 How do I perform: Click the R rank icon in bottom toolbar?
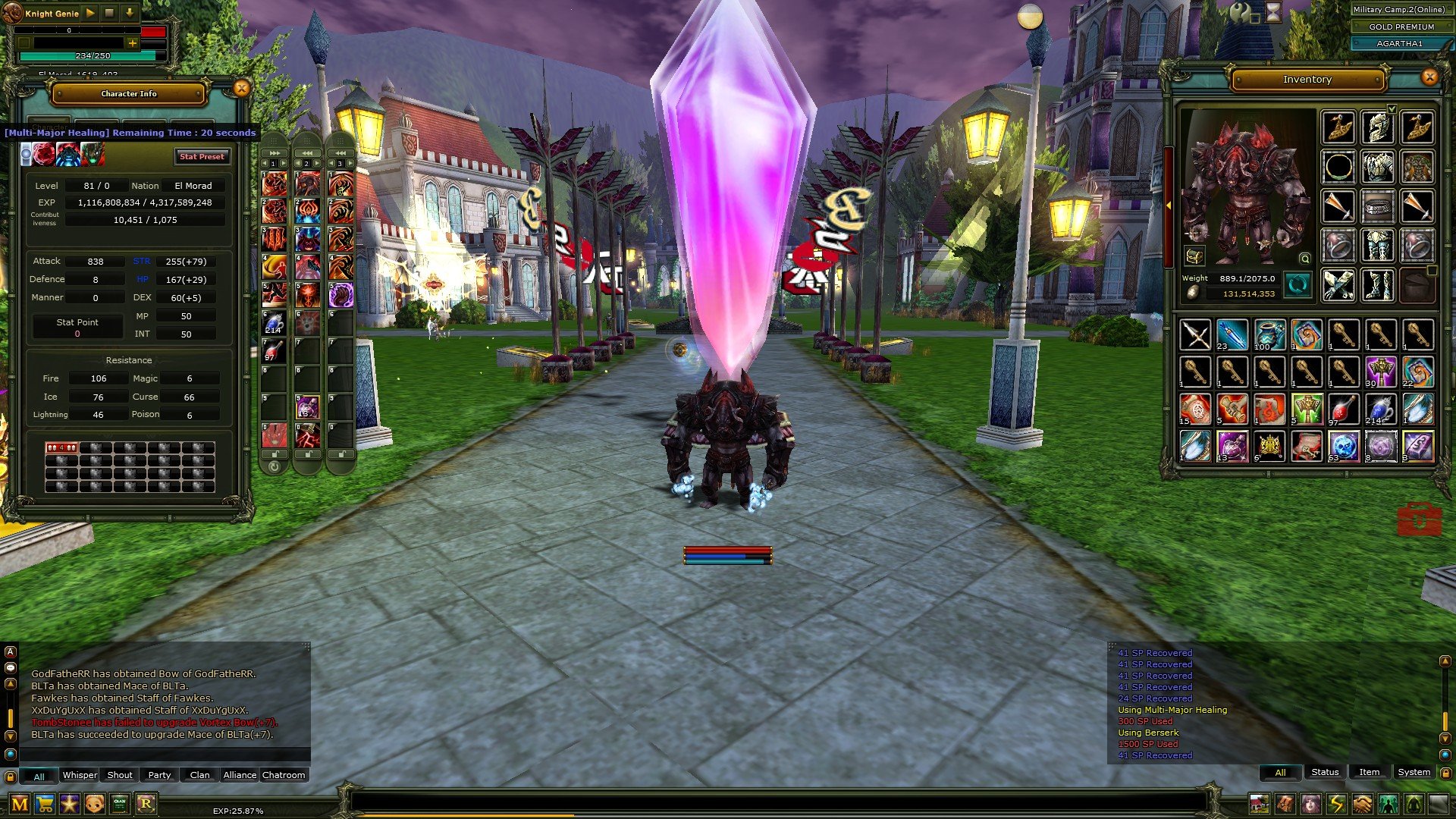[x=146, y=803]
